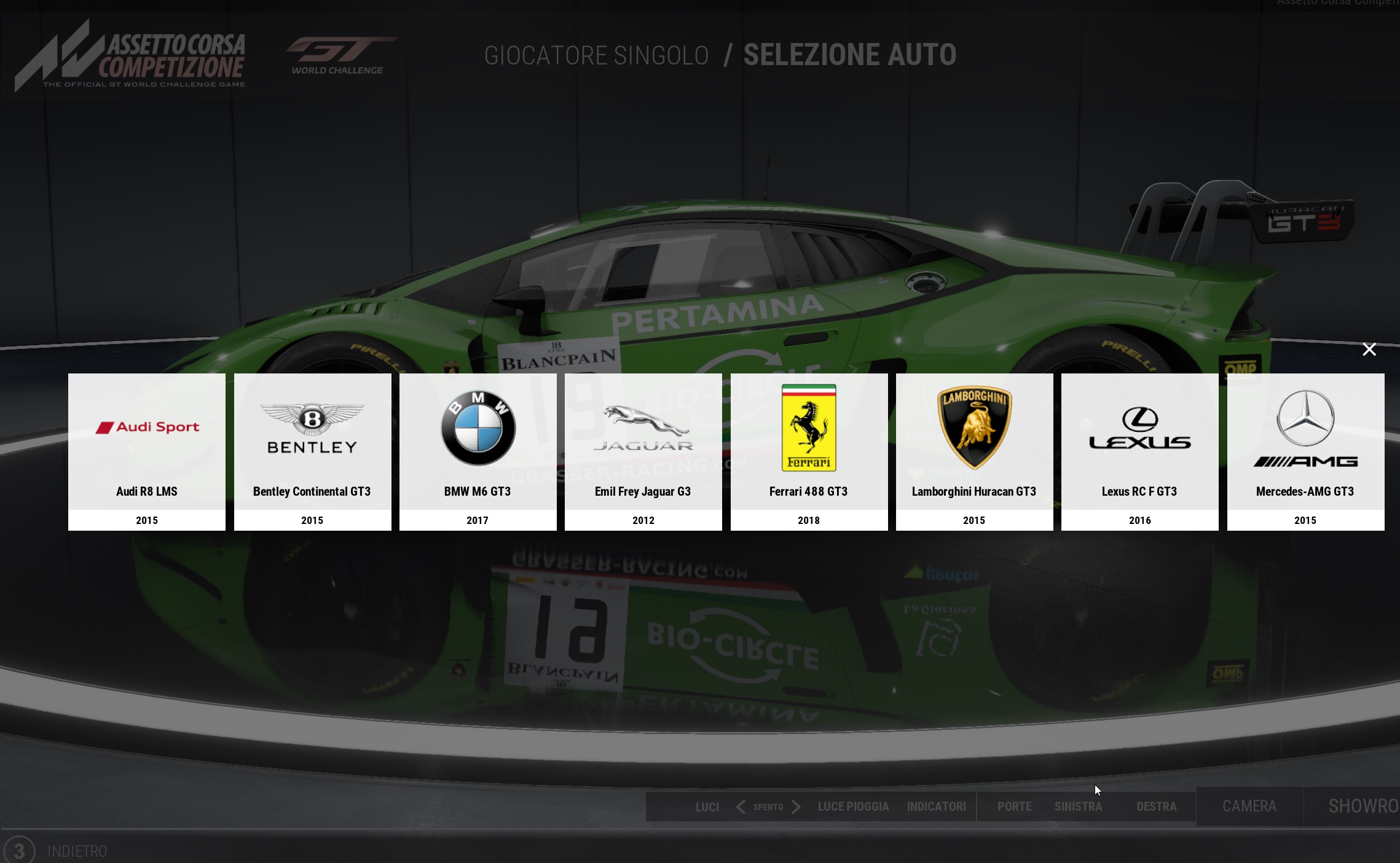
Task: Select the Lamborghini Huracan GT3 tile
Action: click(974, 451)
